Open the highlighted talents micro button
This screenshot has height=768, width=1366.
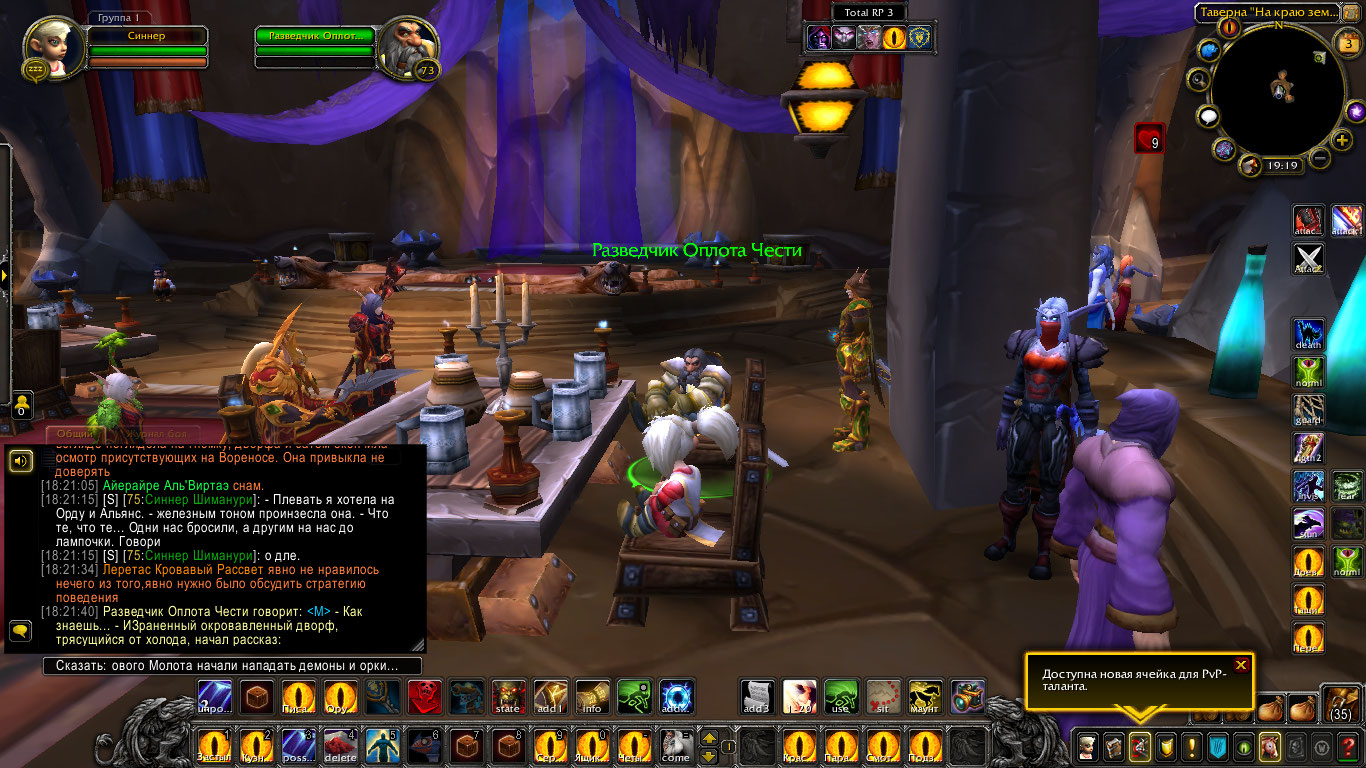[x=1138, y=746]
